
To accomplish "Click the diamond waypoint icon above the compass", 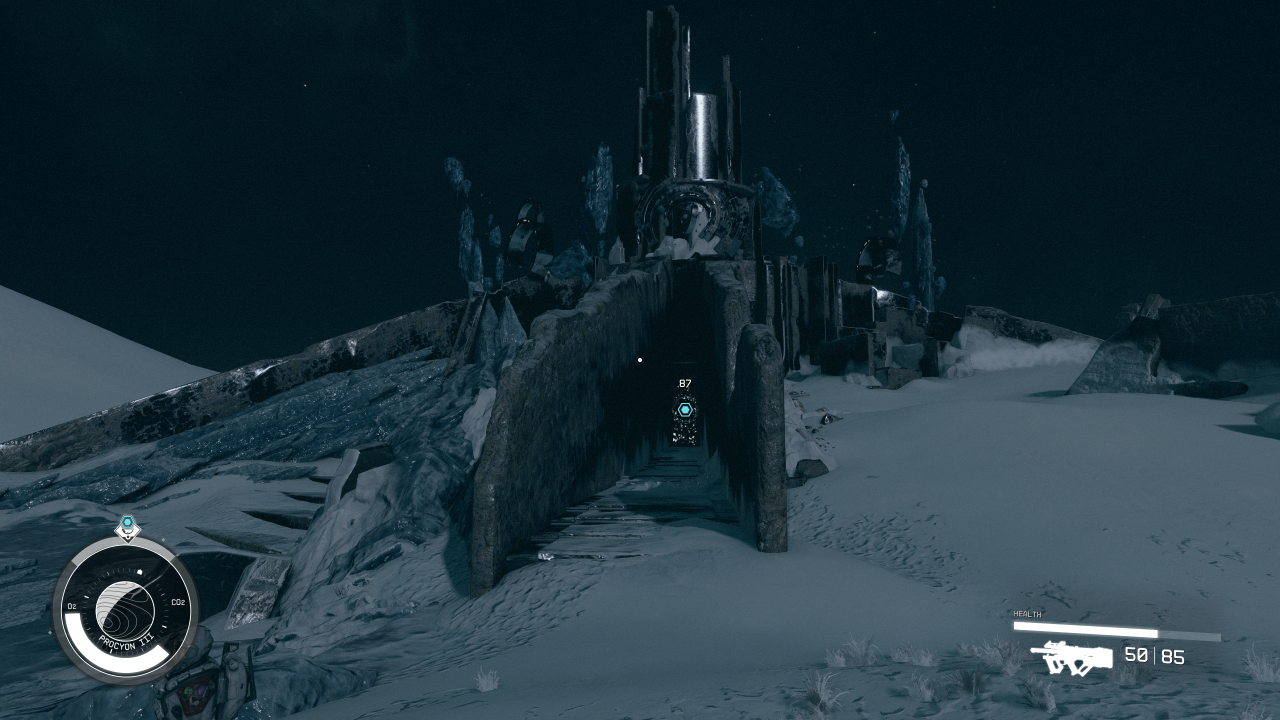I will click(x=127, y=530).
